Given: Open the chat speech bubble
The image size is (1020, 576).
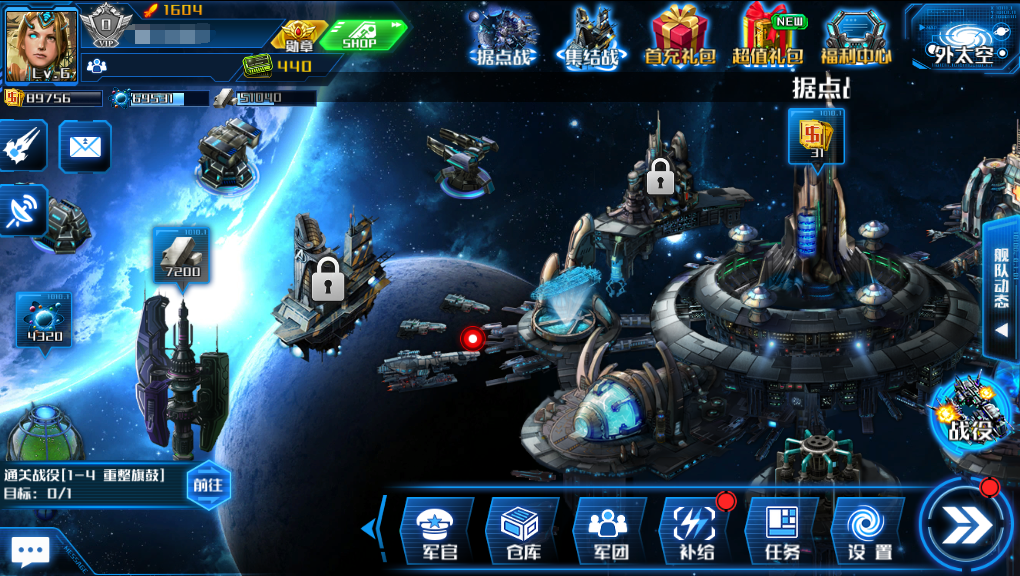Looking at the screenshot, I should pyautogui.click(x=30, y=551).
